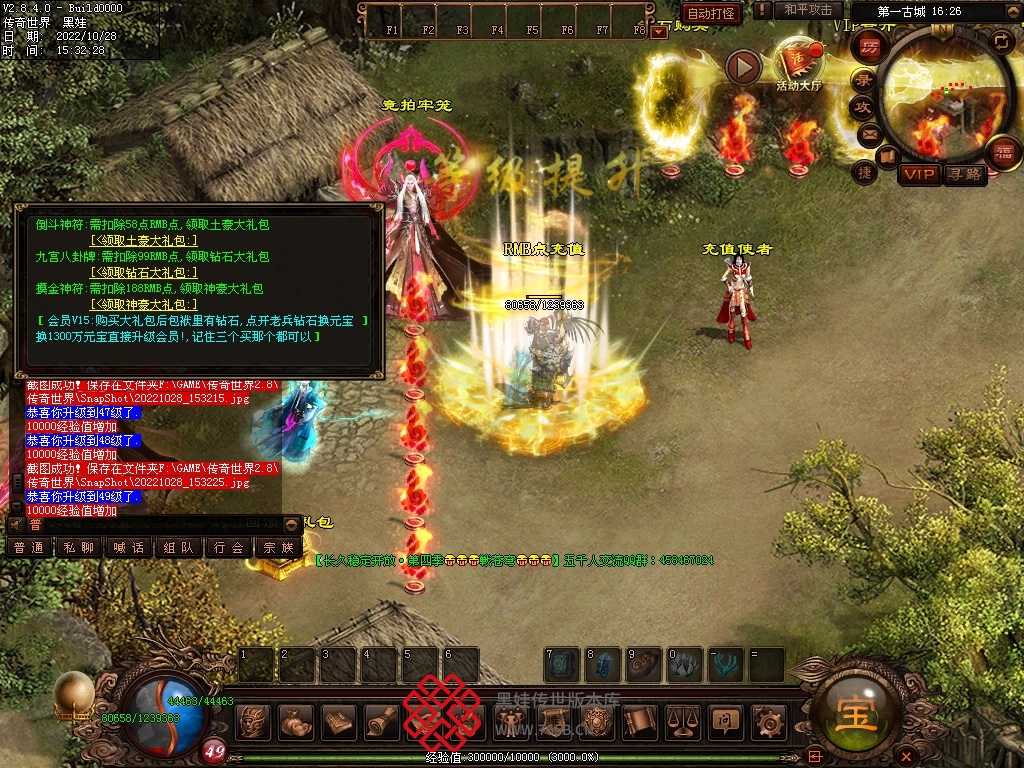Switch to the 私聊 private chat tab
The width and height of the screenshot is (1024, 768).
pos(78,547)
